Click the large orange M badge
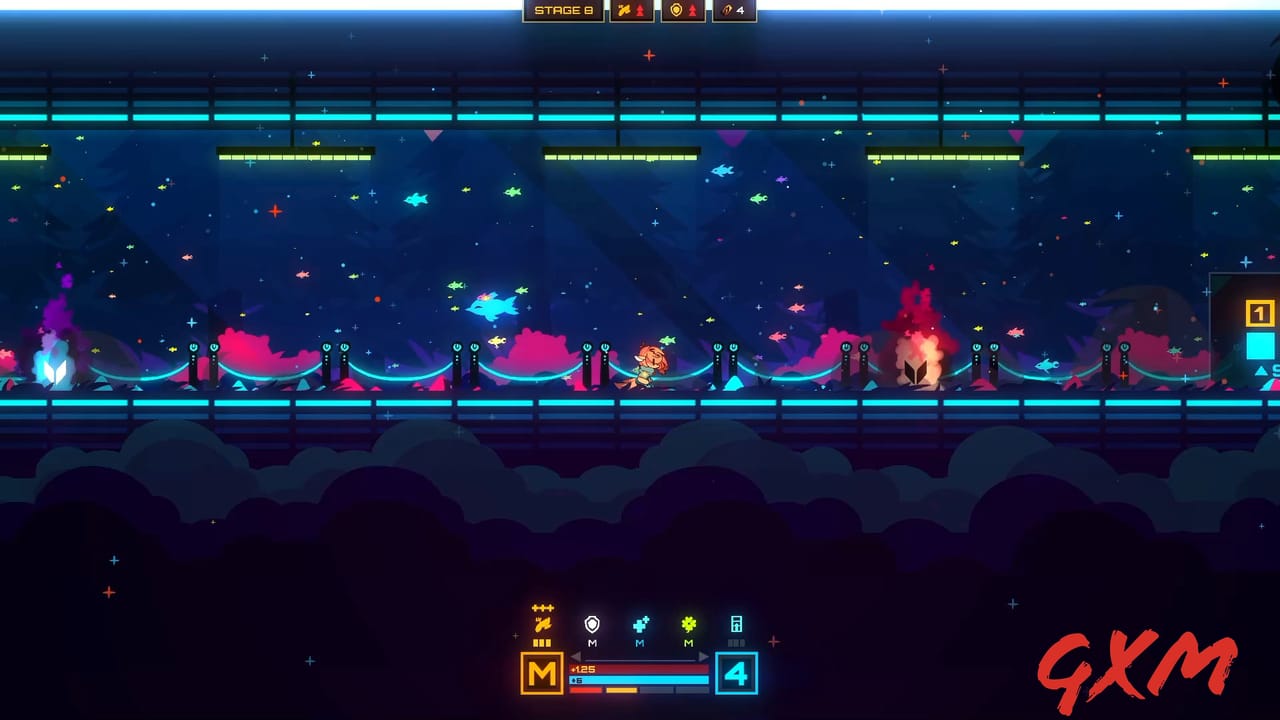 542,672
